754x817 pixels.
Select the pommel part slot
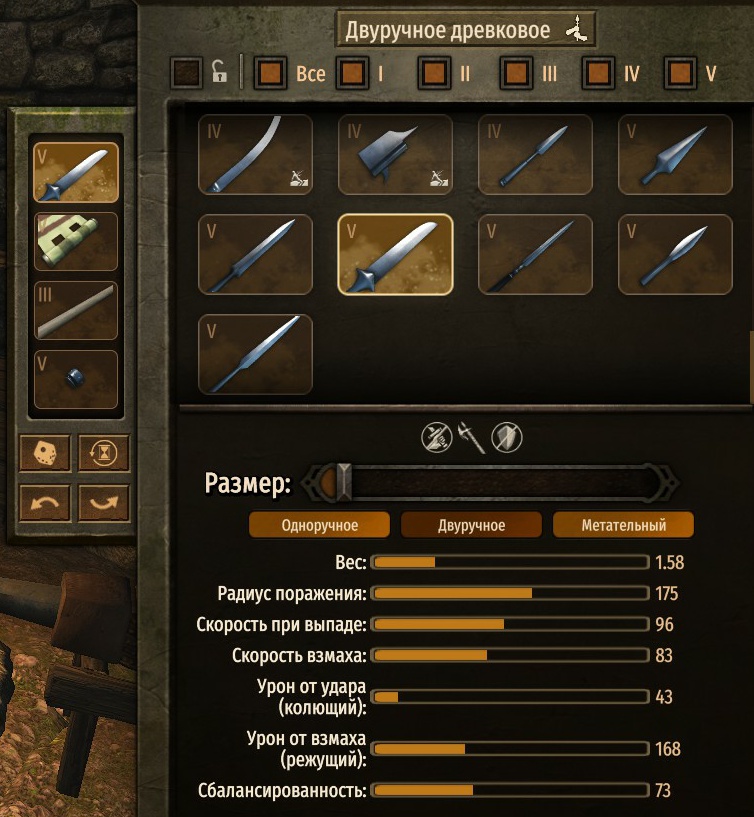(x=76, y=379)
